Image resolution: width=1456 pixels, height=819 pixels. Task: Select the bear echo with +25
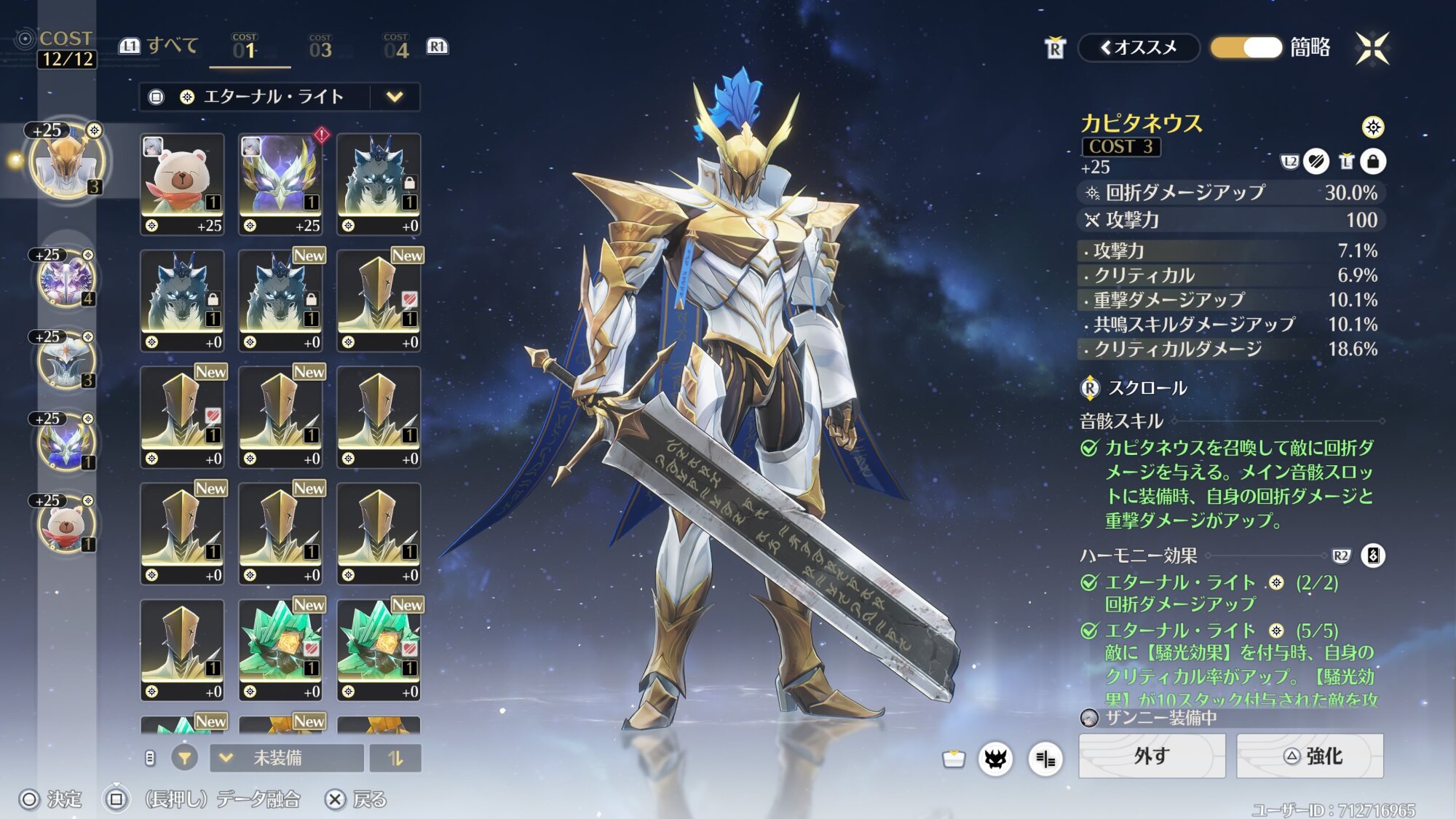[182, 183]
